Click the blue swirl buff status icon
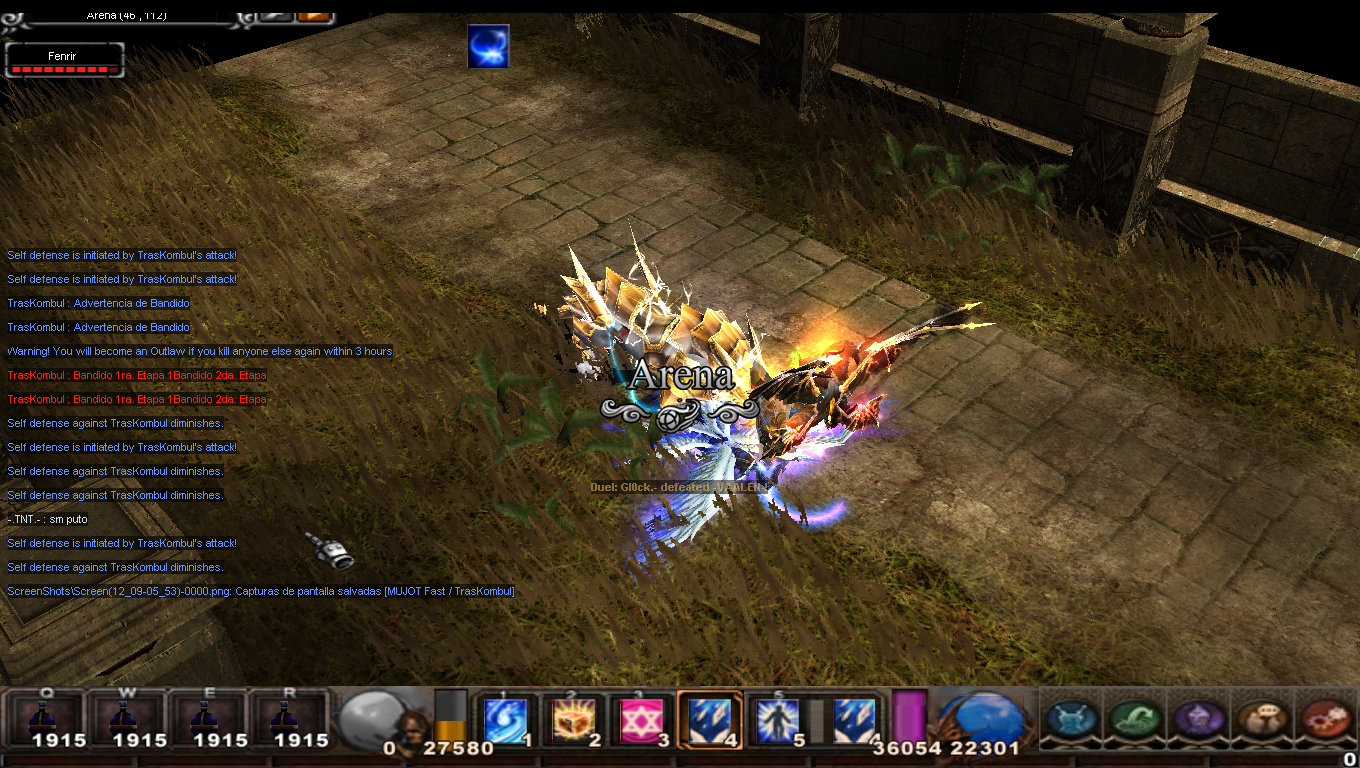The height and width of the screenshot is (768, 1360). [x=488, y=47]
